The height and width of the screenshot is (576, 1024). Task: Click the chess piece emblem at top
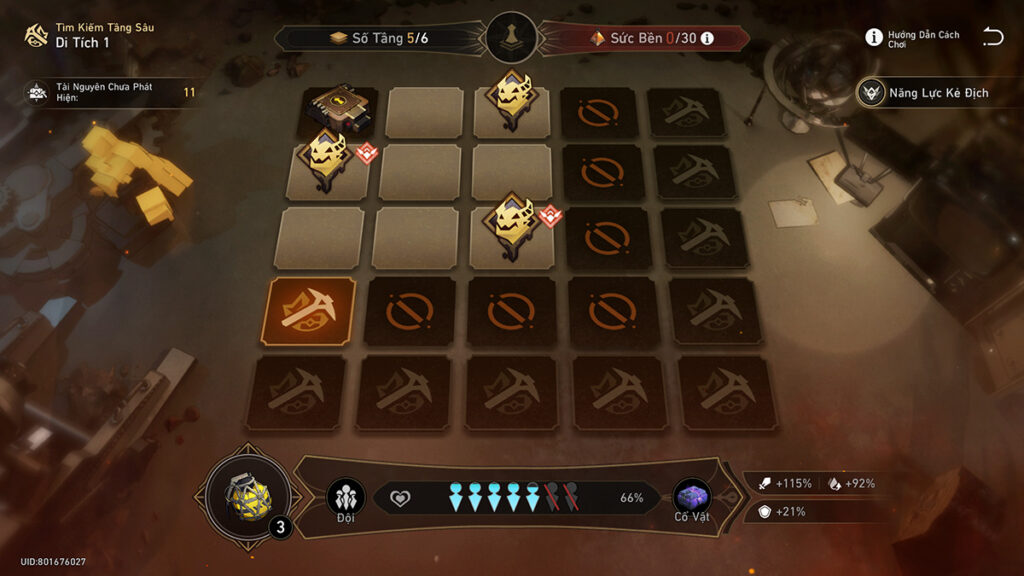coord(513,38)
